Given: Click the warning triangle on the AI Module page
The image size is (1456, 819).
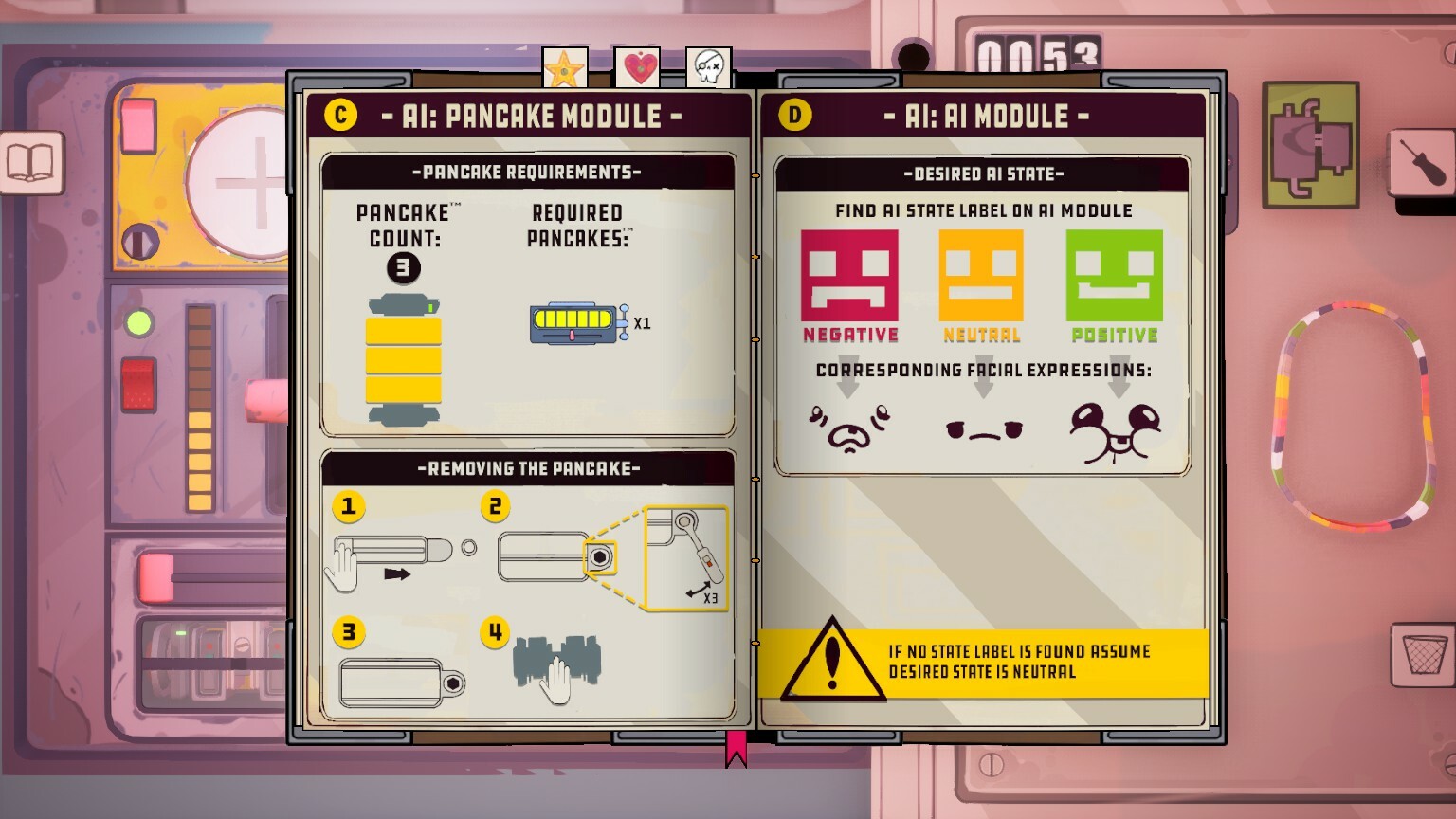Looking at the screenshot, I should pyautogui.click(x=834, y=661).
